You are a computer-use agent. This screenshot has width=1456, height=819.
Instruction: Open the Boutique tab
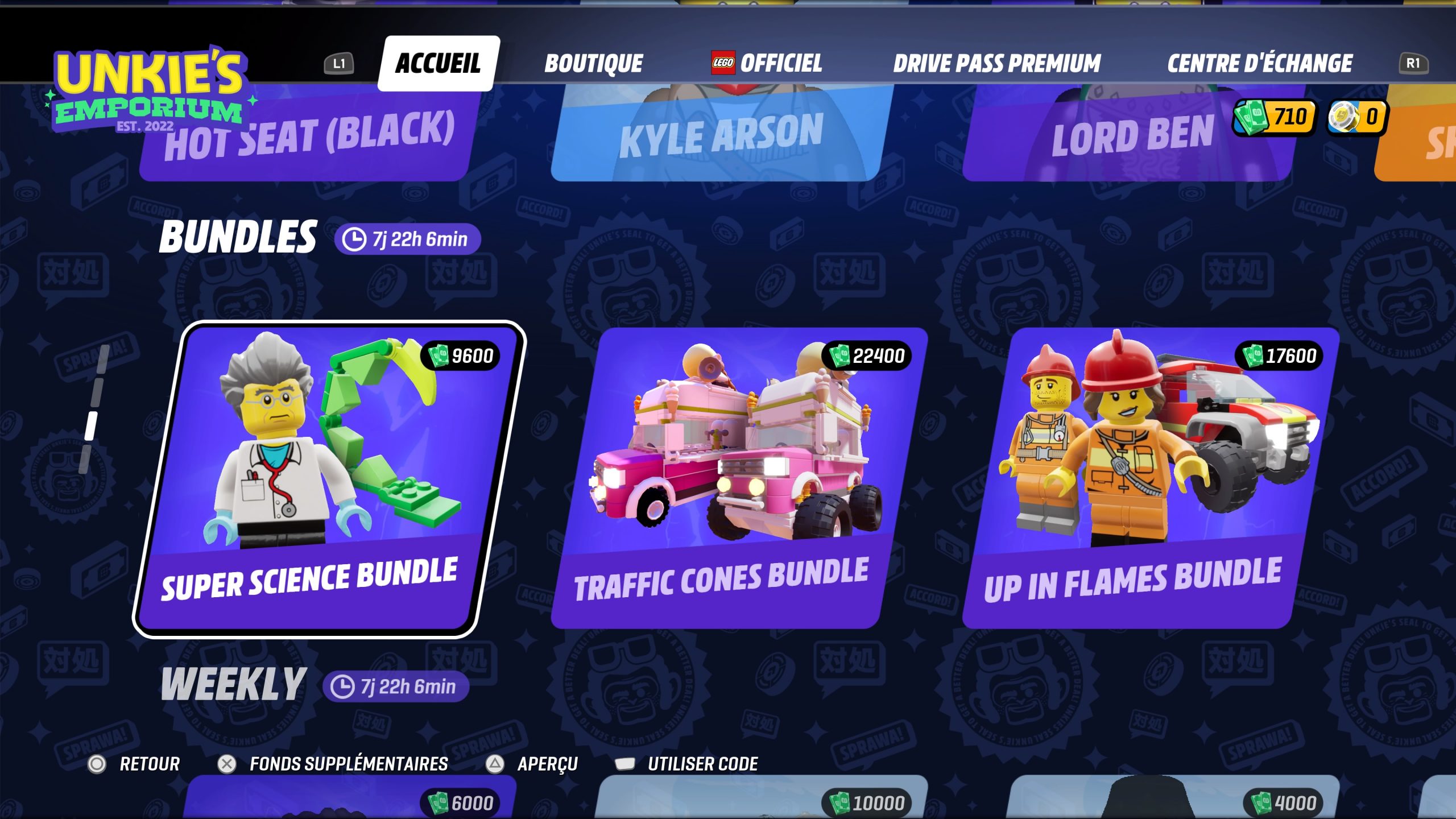593,63
